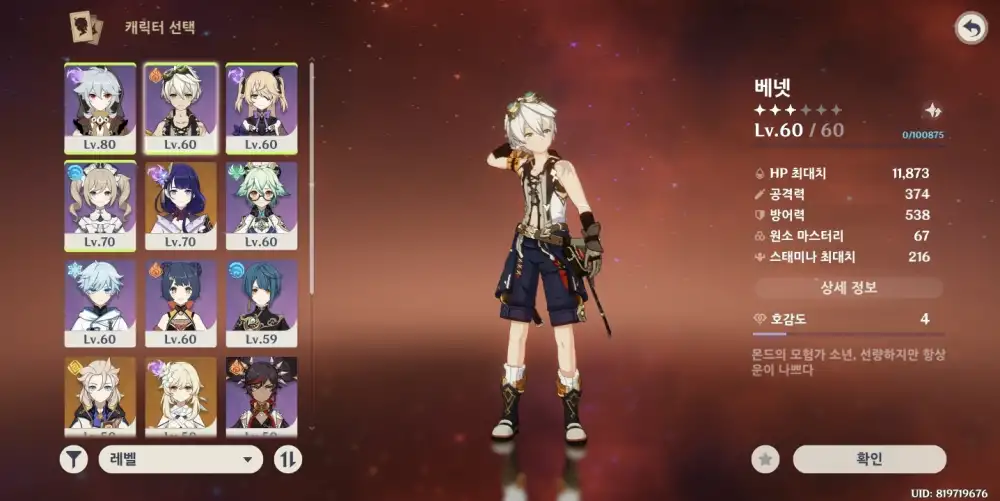Viewport: 1000px width, 501px height.
Task: Click the star favorite button
Action: [766, 459]
